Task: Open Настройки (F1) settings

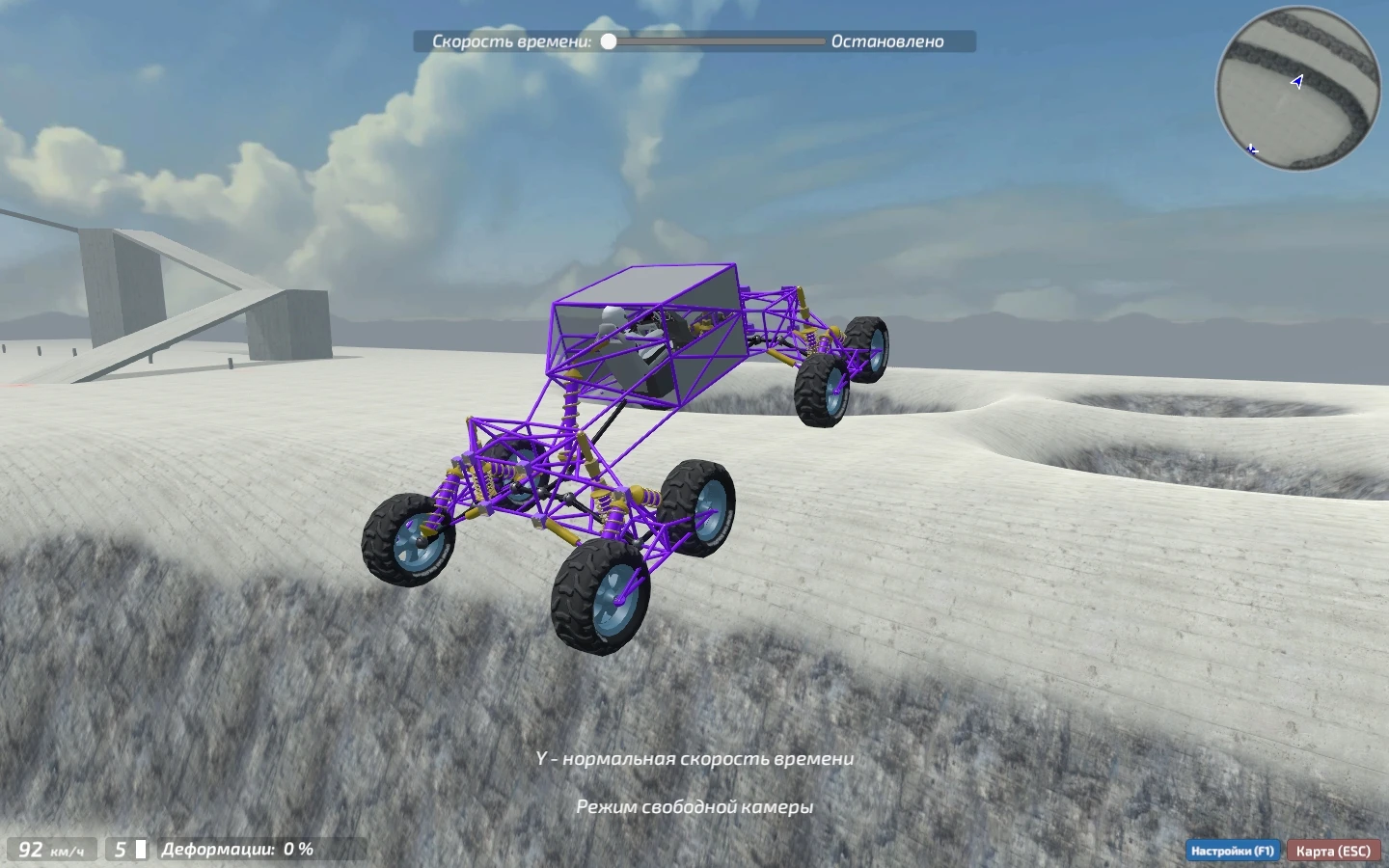Action: (1231, 851)
